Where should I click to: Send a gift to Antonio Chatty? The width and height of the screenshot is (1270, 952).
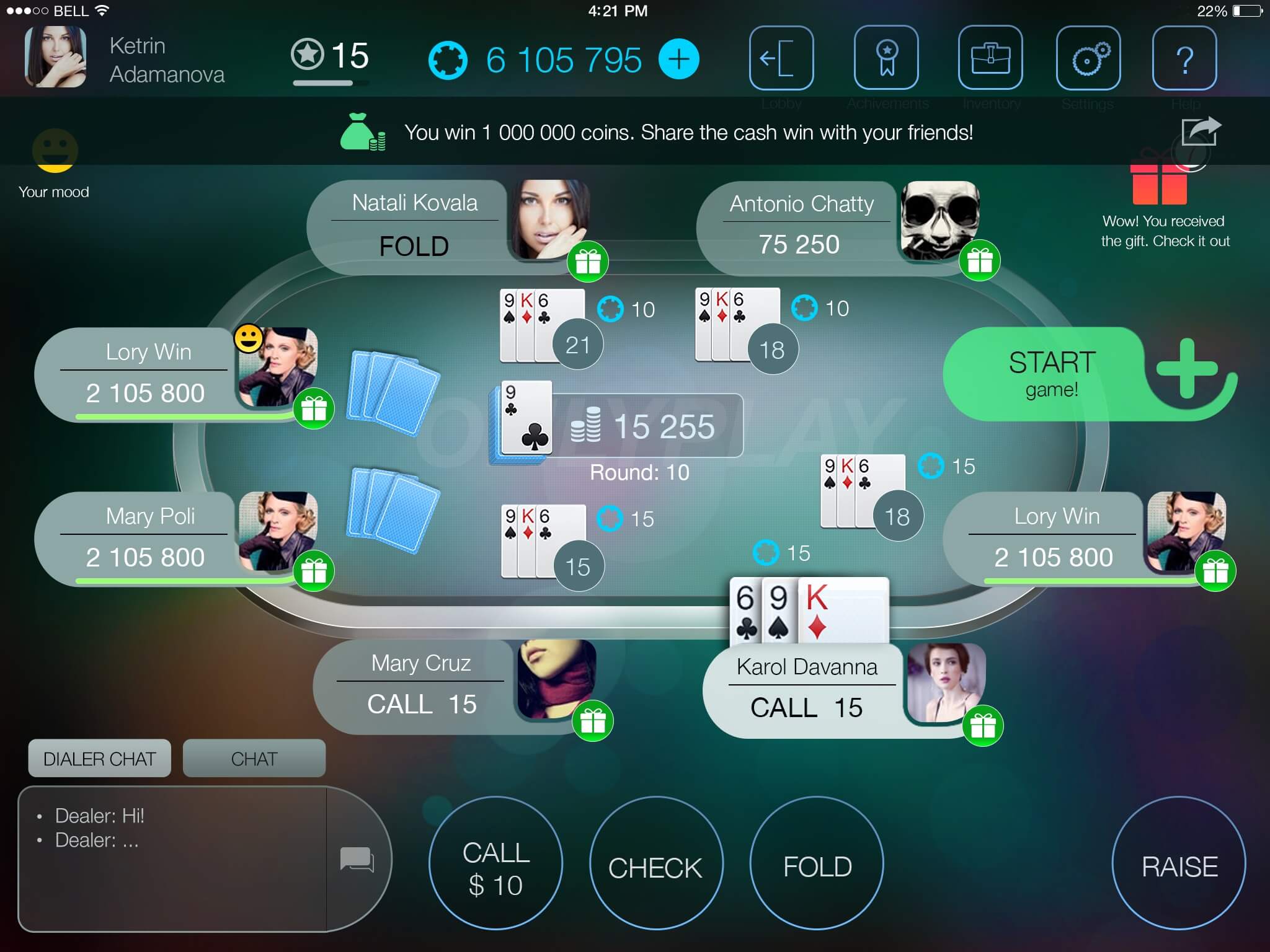[x=979, y=260]
